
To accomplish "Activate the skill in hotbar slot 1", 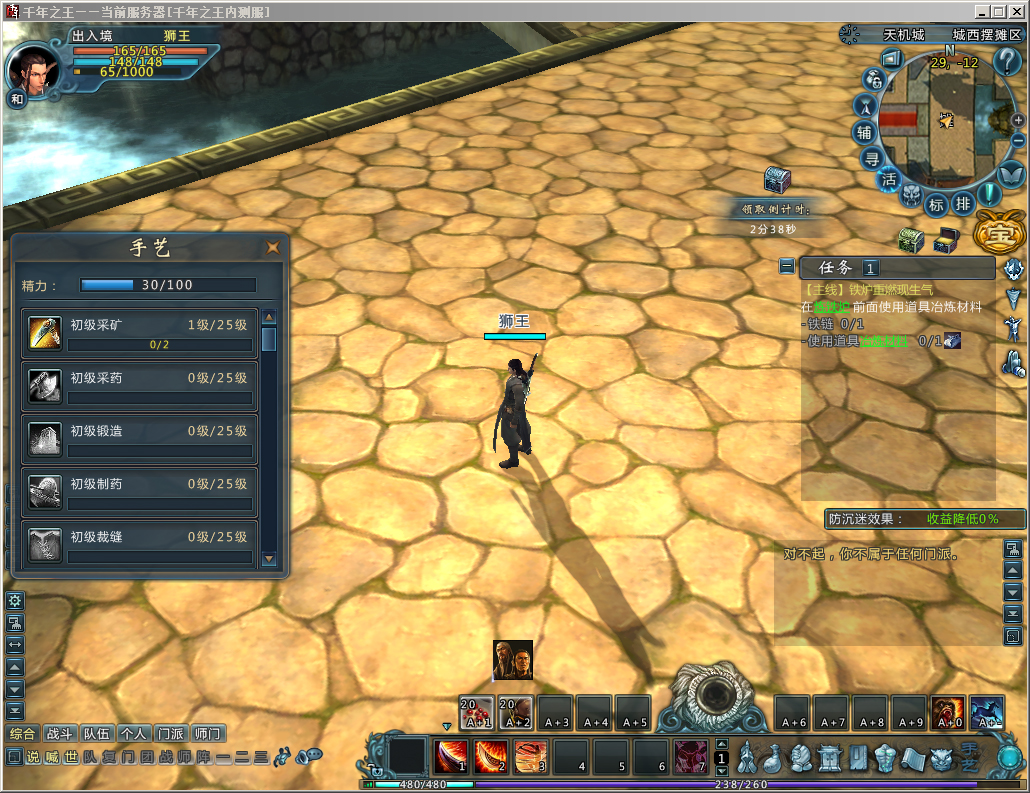I will click(452, 756).
